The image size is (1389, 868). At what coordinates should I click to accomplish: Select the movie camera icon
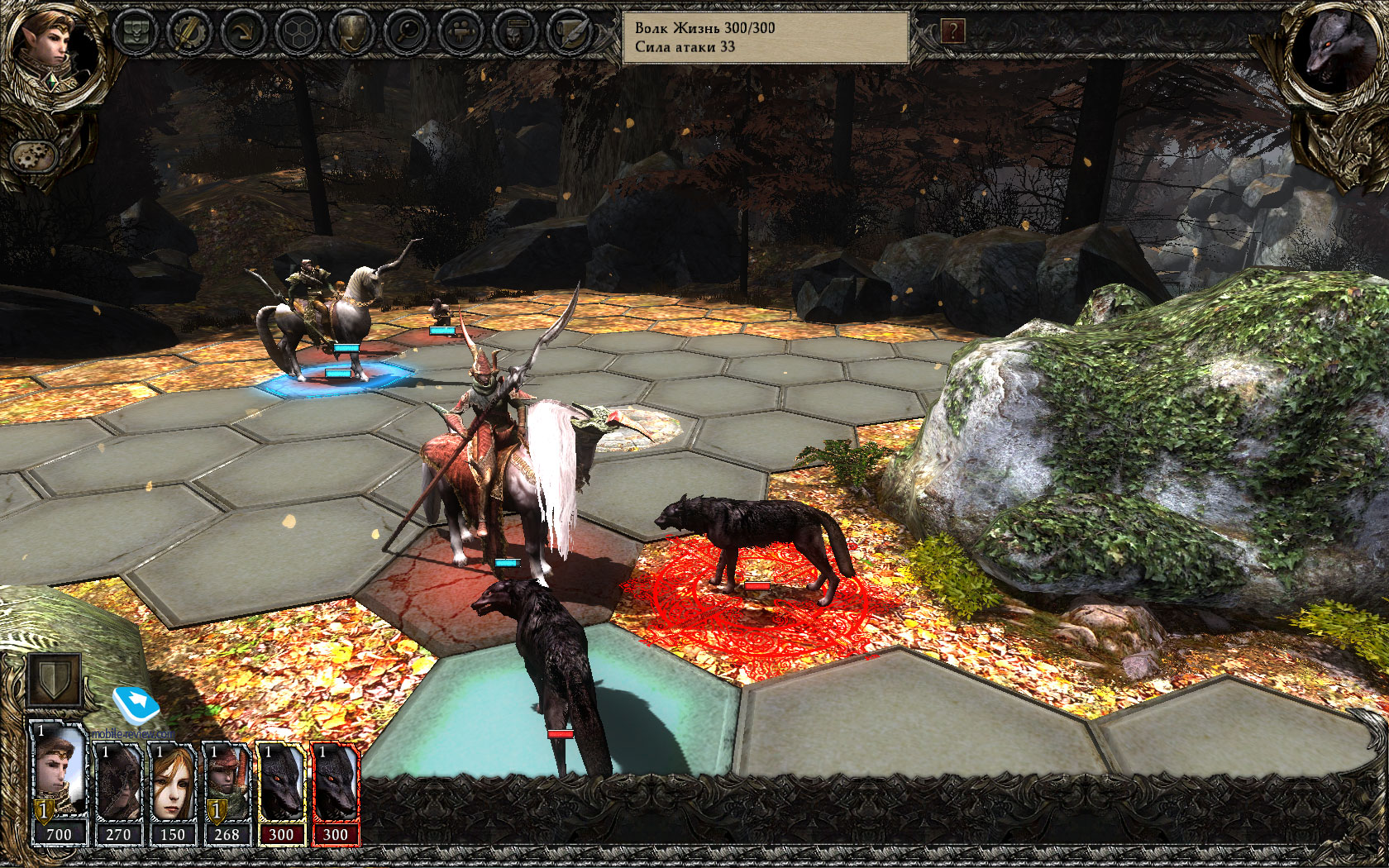coord(461,32)
